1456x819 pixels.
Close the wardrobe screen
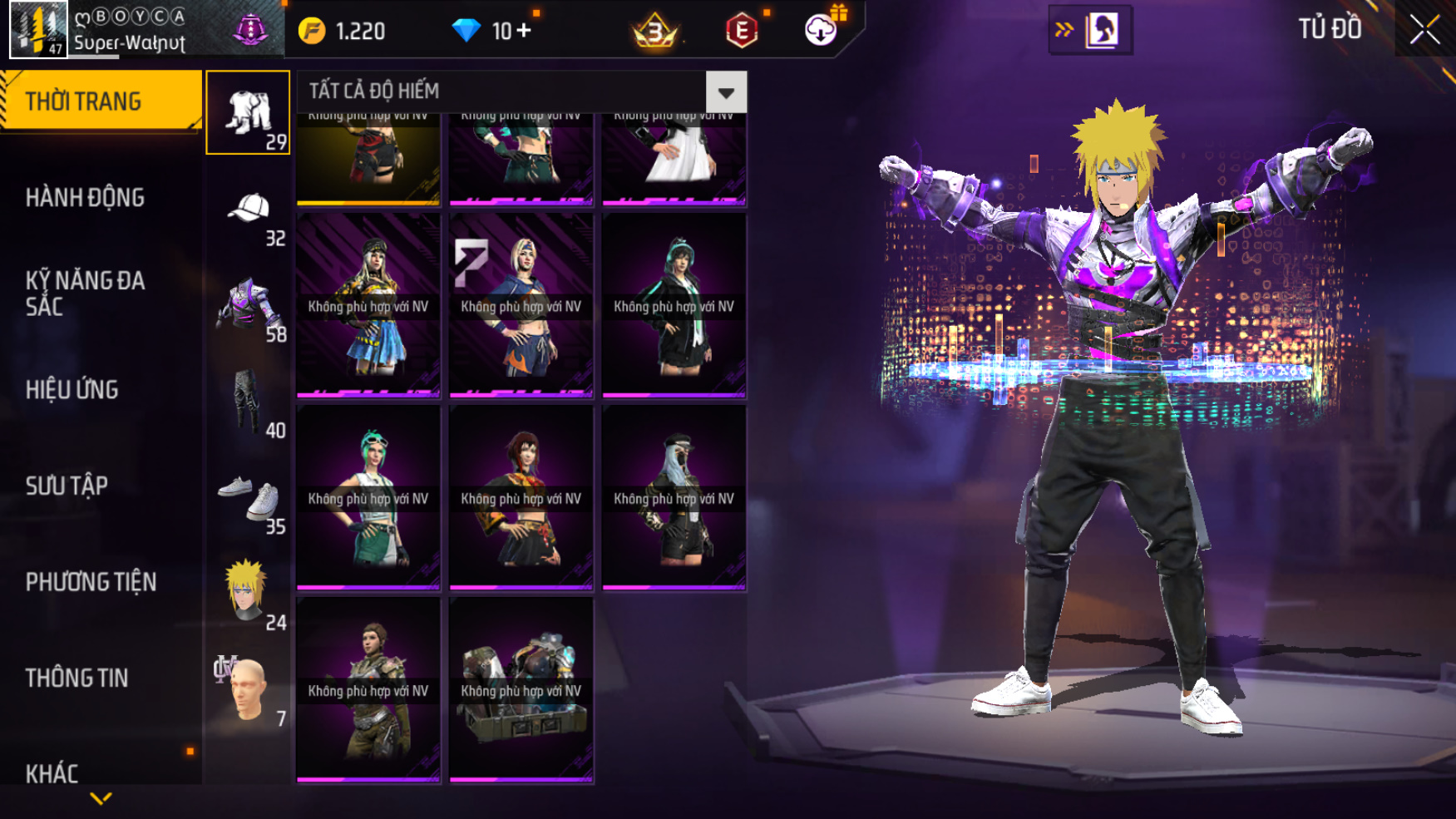(x=1424, y=30)
